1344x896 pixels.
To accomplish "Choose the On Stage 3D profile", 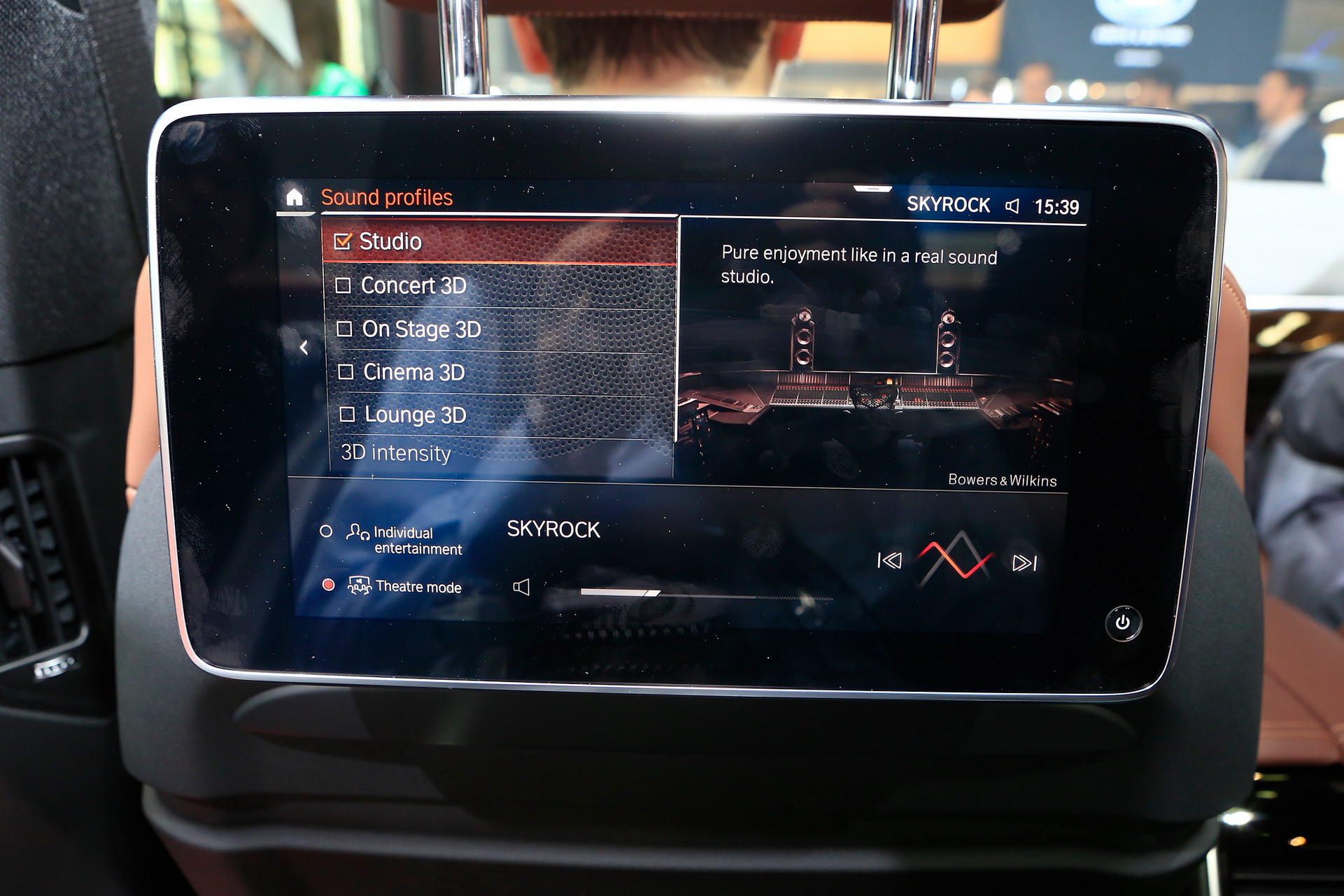I will tap(344, 329).
